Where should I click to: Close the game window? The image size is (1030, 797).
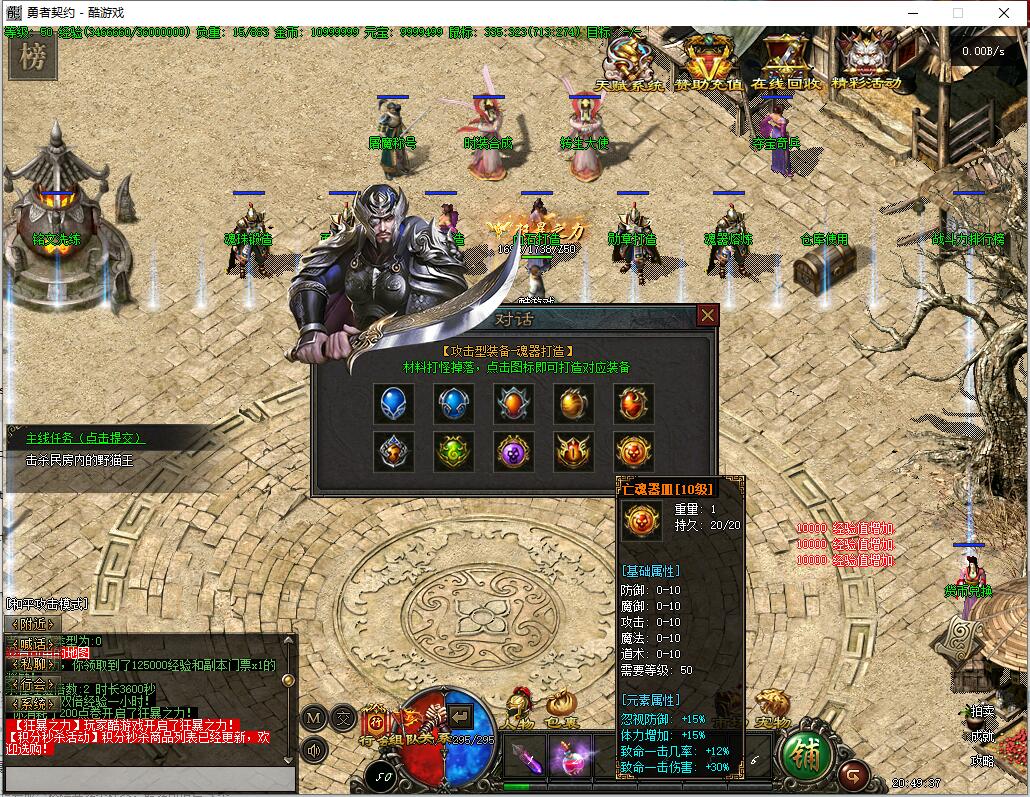[x=1004, y=13]
